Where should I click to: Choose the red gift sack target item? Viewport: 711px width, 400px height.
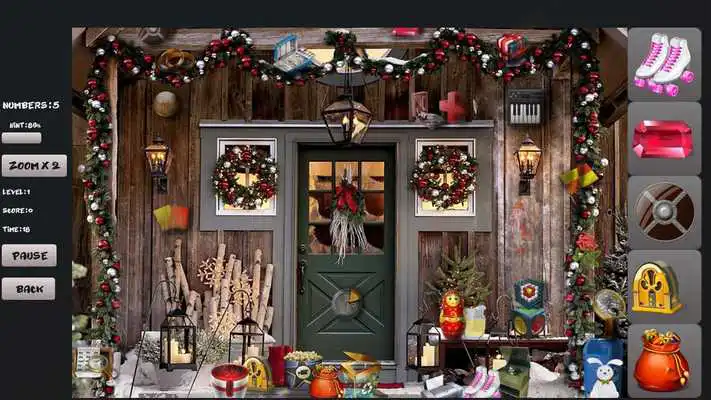(x=663, y=360)
